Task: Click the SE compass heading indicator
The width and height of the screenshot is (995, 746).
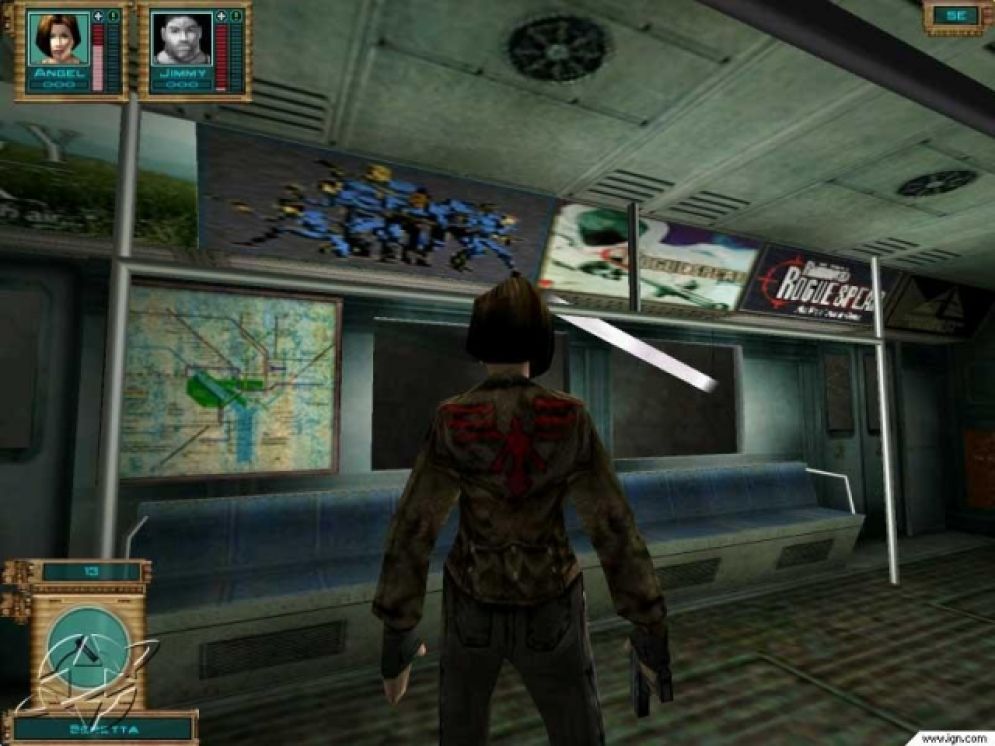Action: tap(955, 15)
